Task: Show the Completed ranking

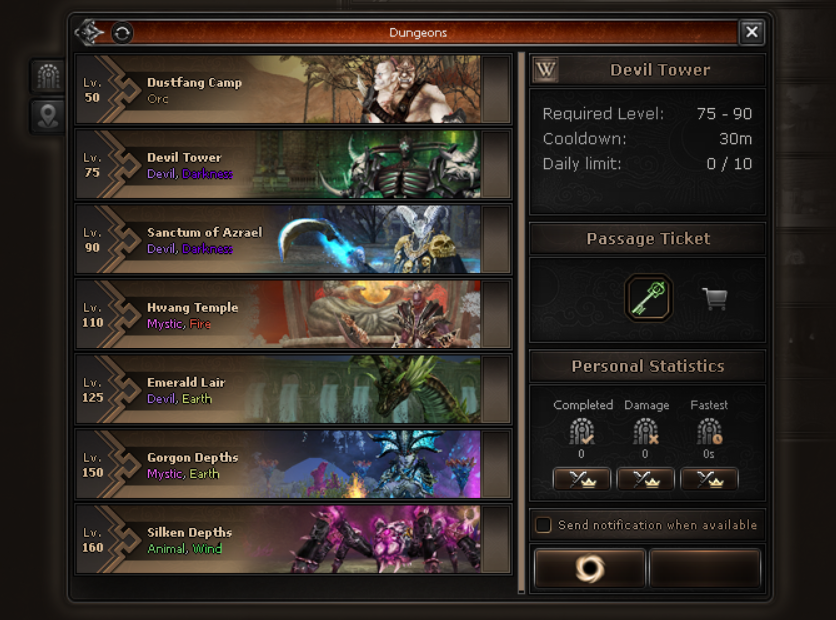Action: click(581, 480)
